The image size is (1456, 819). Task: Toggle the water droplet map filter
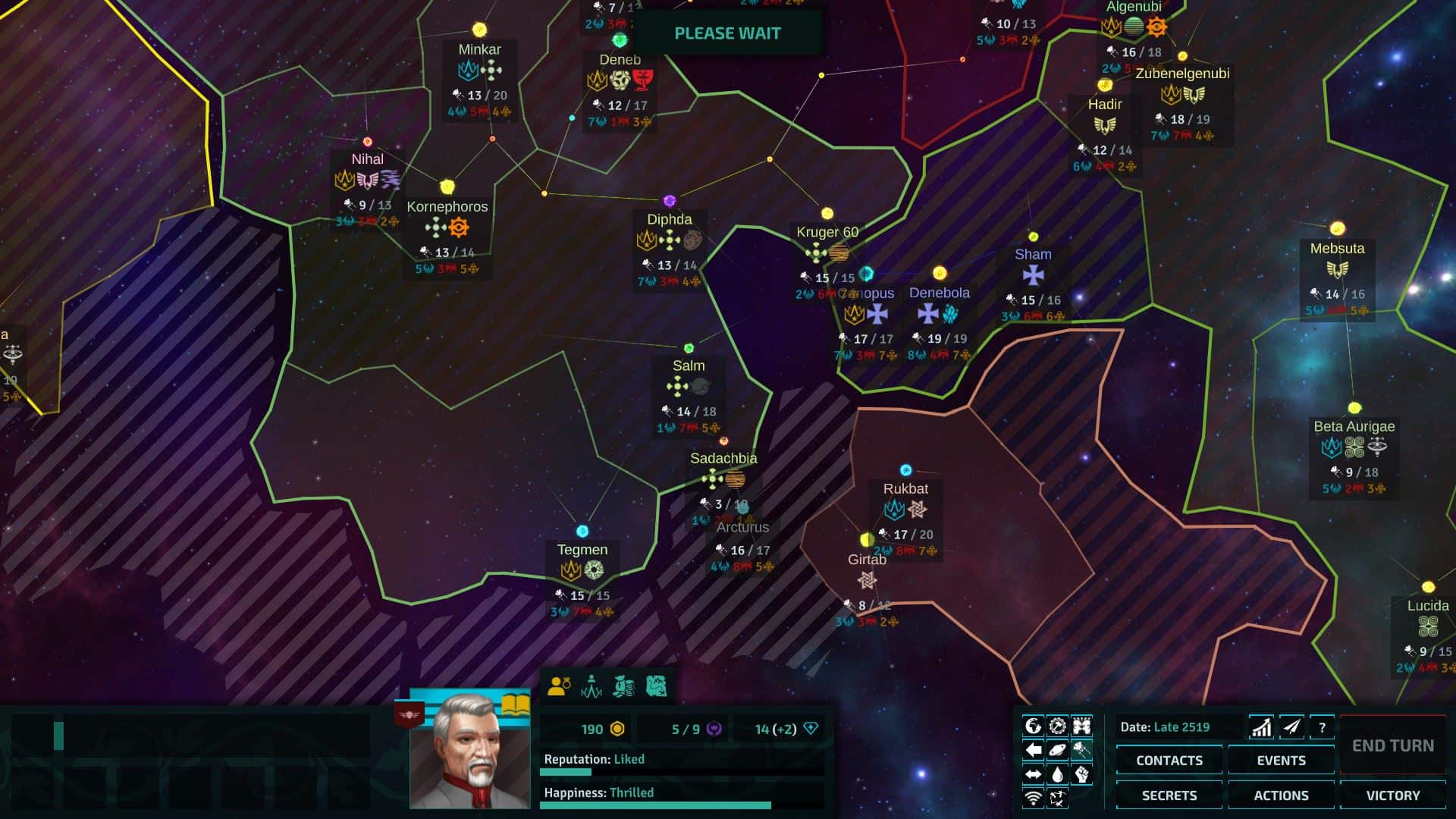pyautogui.click(x=1057, y=774)
